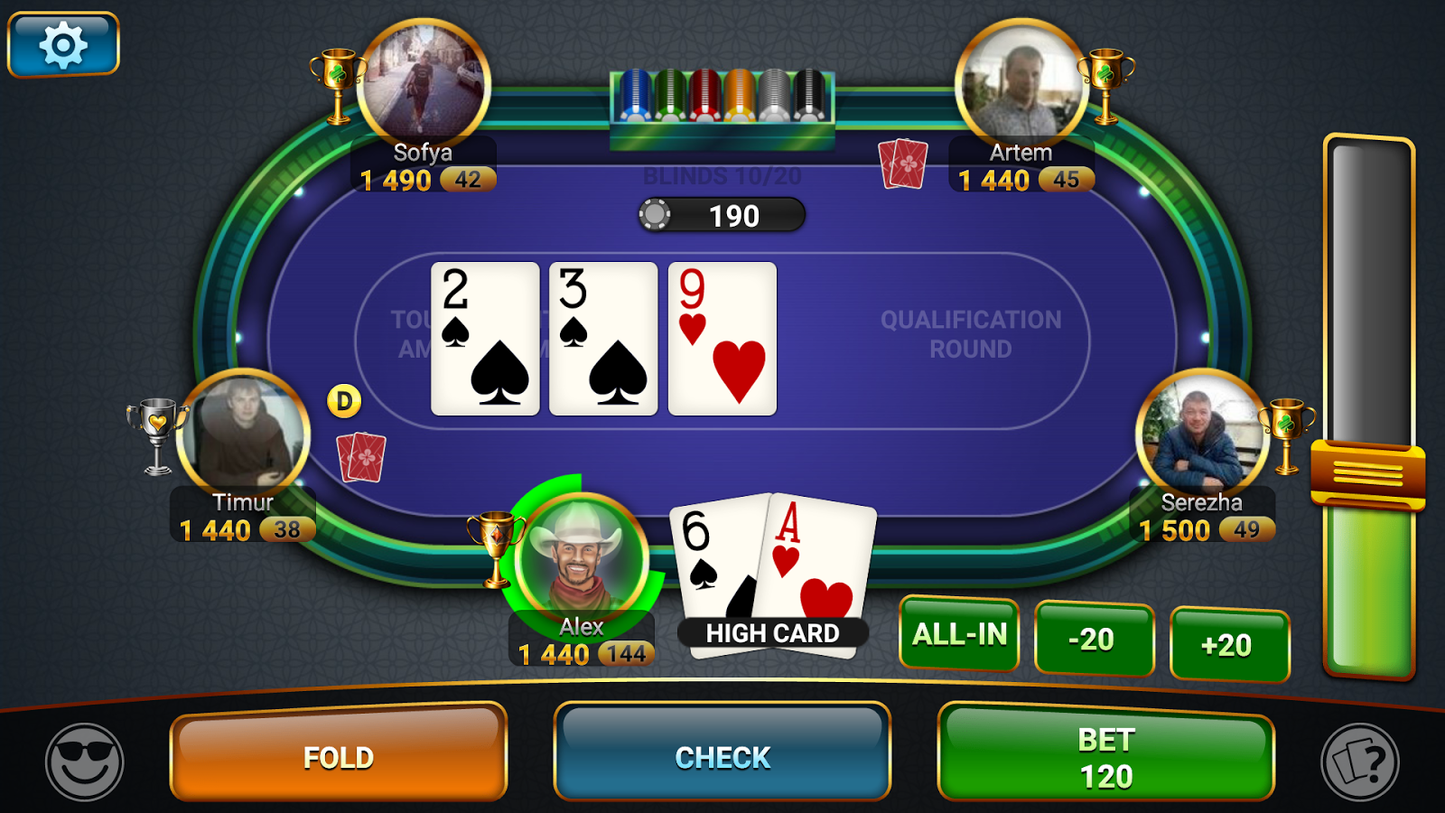This screenshot has height=813, width=1445.
Task: Select the dealer button marker
Action: [343, 402]
